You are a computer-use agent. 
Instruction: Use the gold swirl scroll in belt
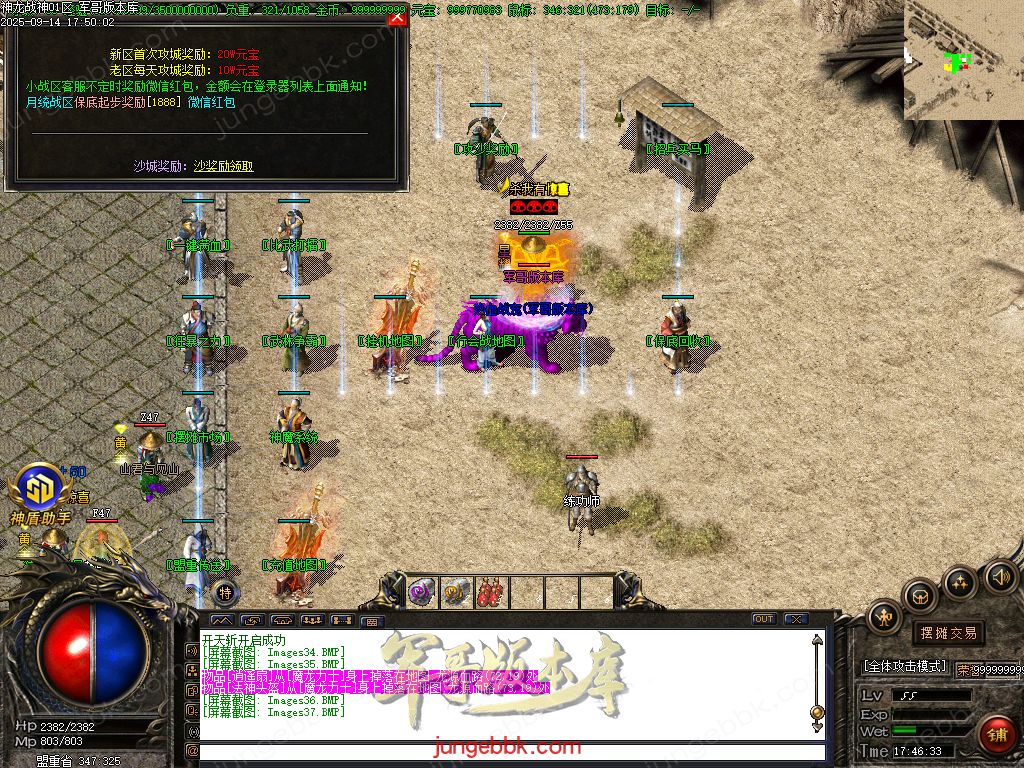pos(456,592)
